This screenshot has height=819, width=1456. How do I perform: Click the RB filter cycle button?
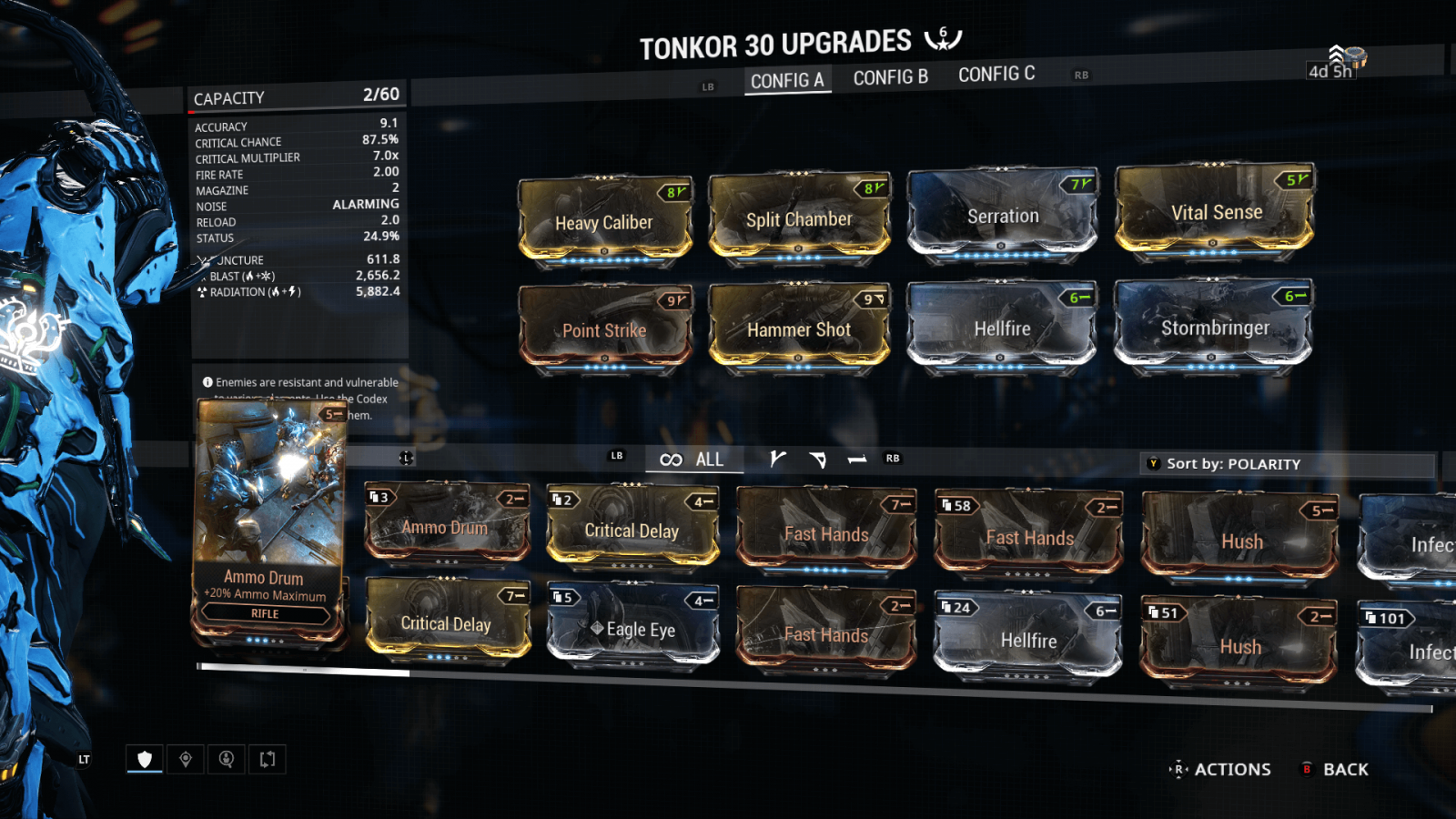(x=891, y=459)
